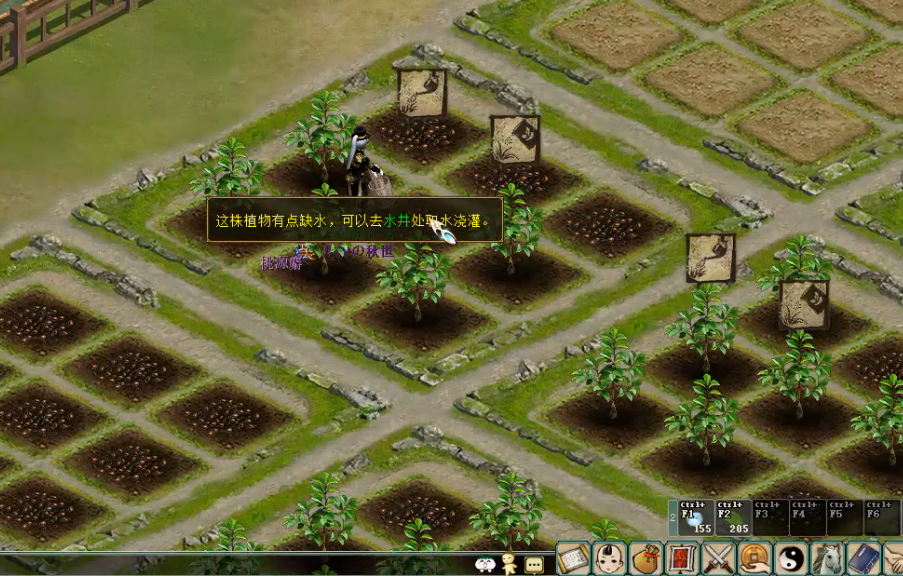Viewport: 903px width, 576px height.
Task: Open the scroll map icon
Action: tap(573, 558)
